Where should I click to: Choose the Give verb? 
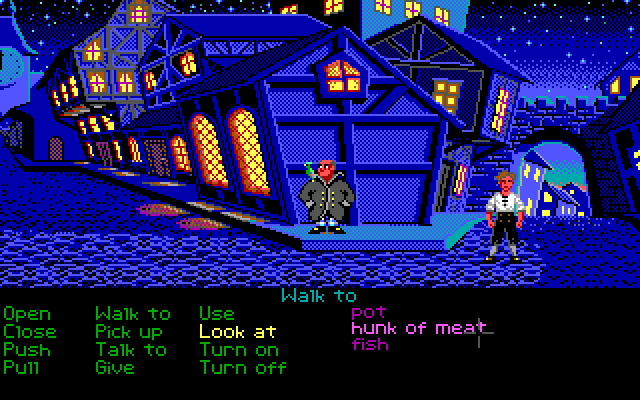click(115, 367)
